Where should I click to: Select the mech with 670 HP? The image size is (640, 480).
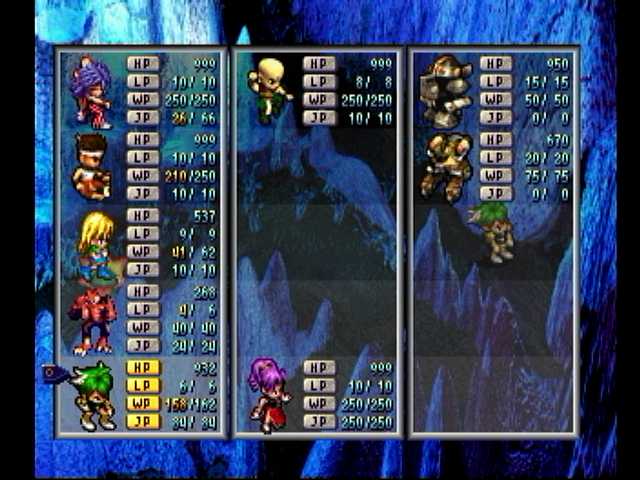point(445,165)
